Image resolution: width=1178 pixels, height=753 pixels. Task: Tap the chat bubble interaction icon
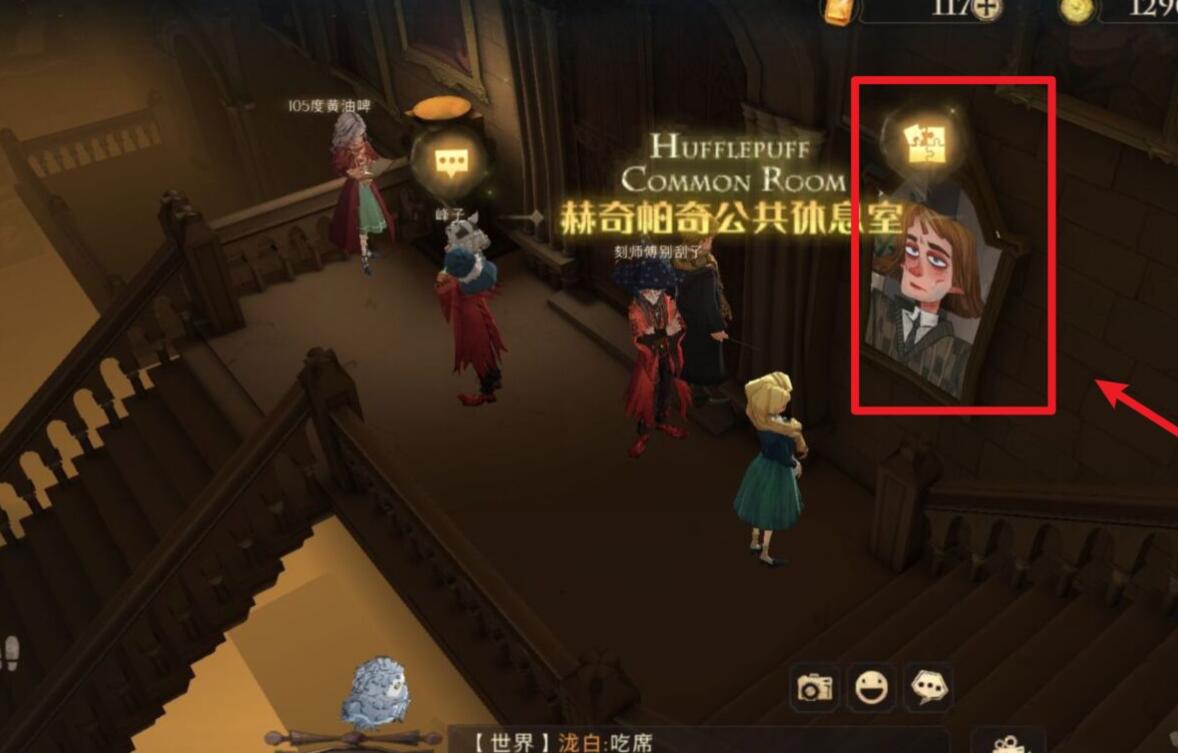[447, 161]
